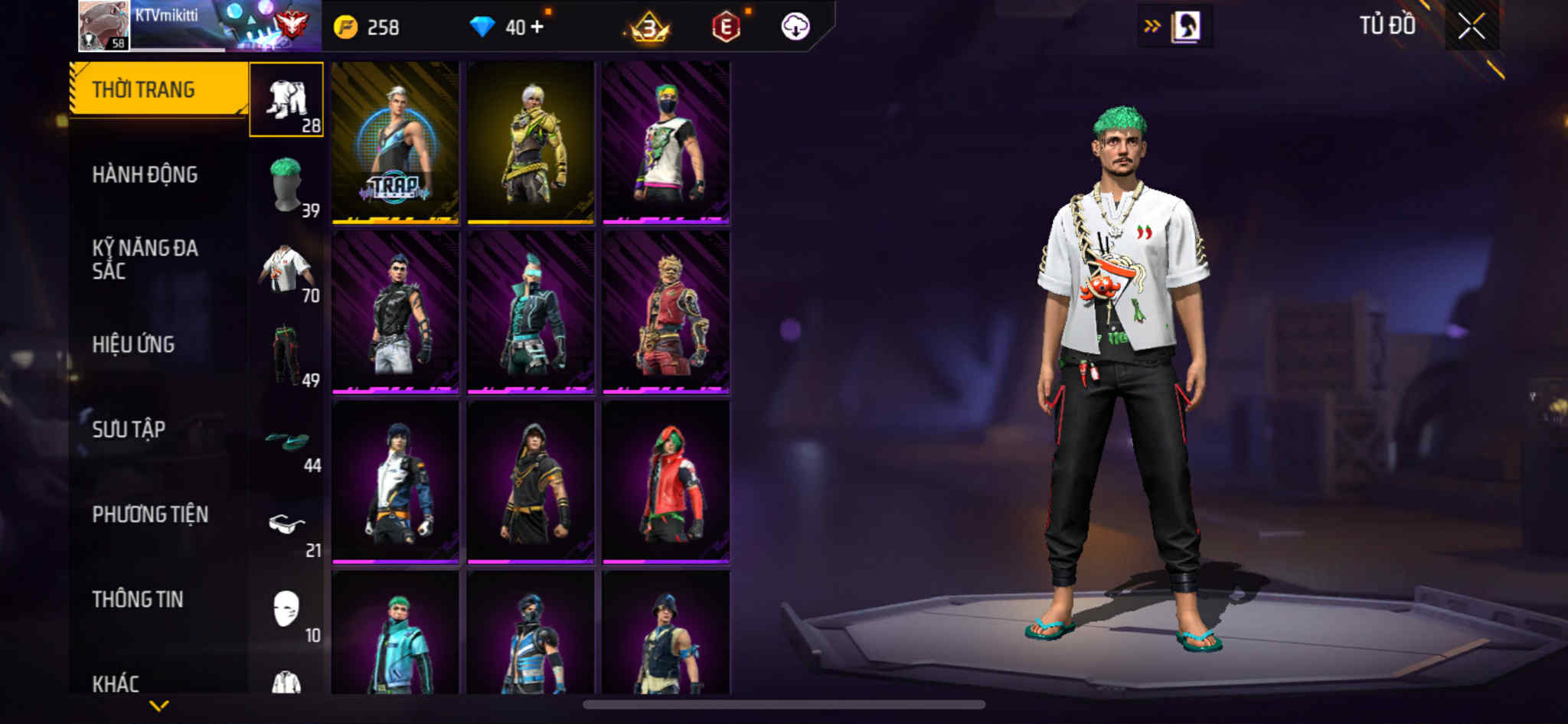The height and width of the screenshot is (724, 1568).
Task: Go to the SƯU TẬP category
Action: [x=129, y=429]
